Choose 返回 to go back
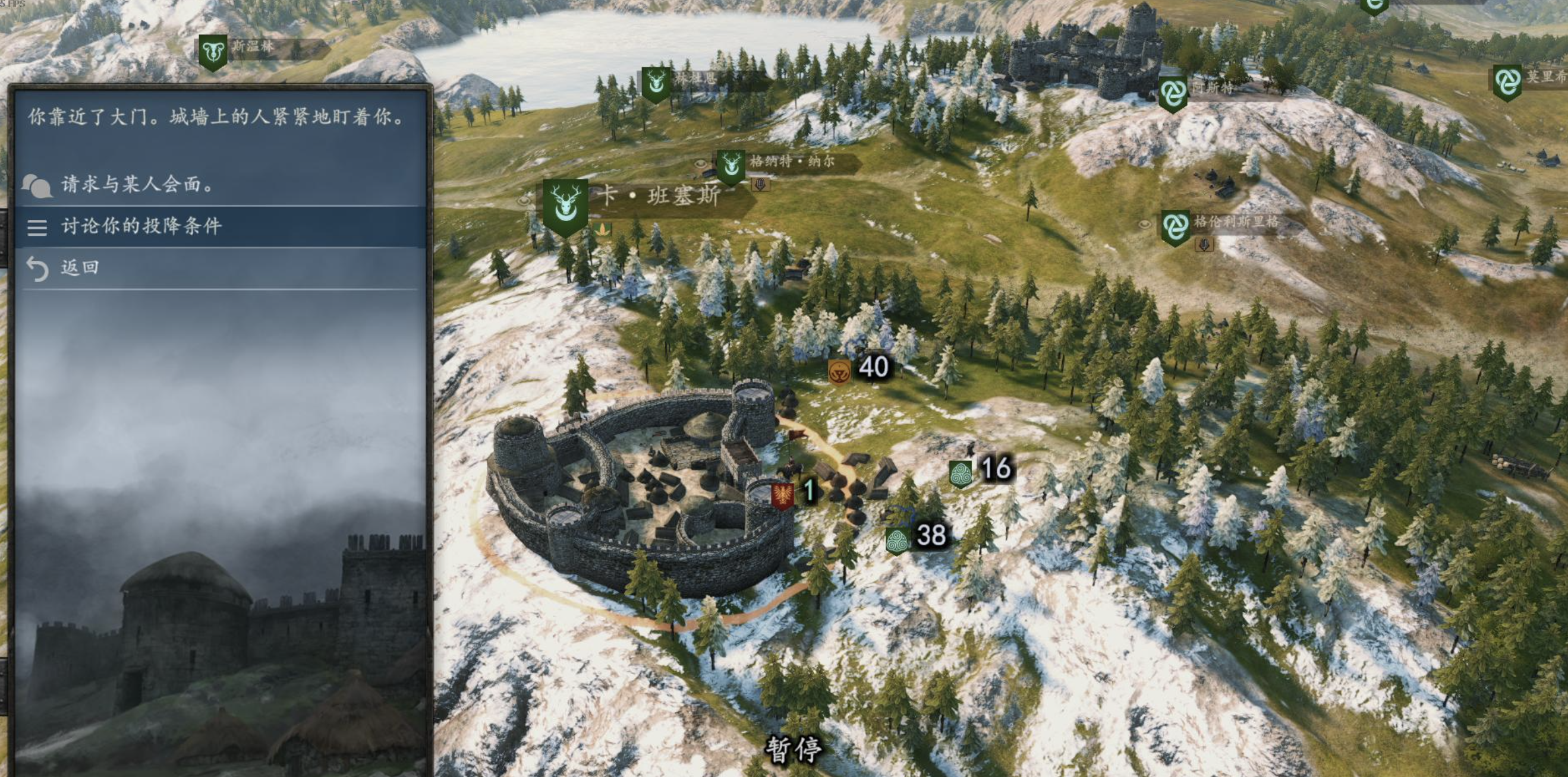 pos(79,268)
